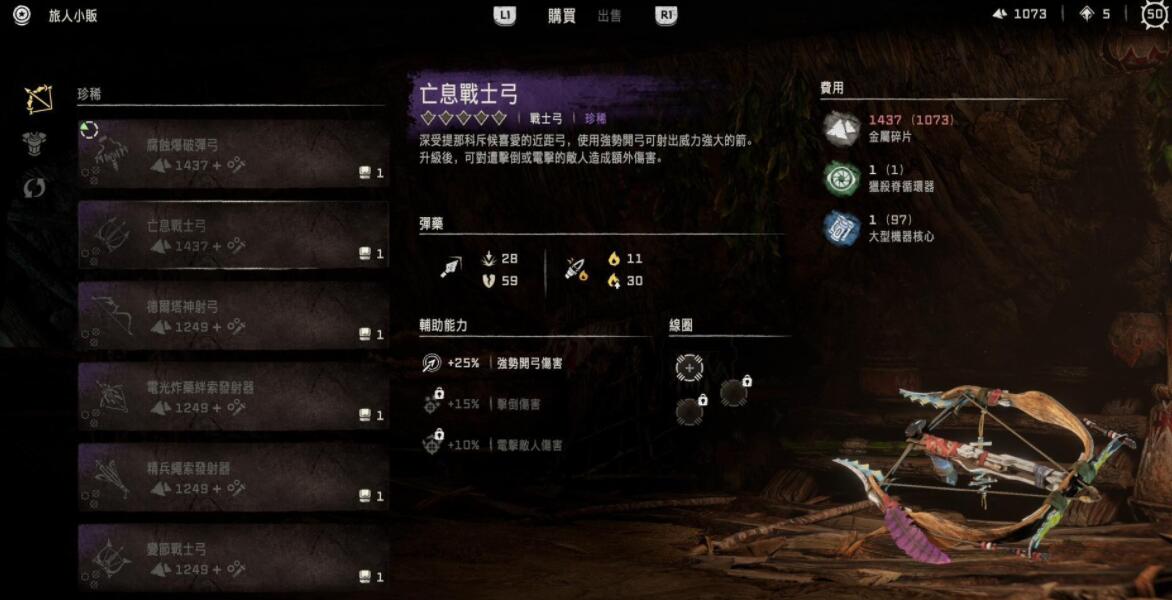Choose the 亡息戰士弓 item in the list
Screen dimensions: 1172x600
pyautogui.click(x=233, y=235)
